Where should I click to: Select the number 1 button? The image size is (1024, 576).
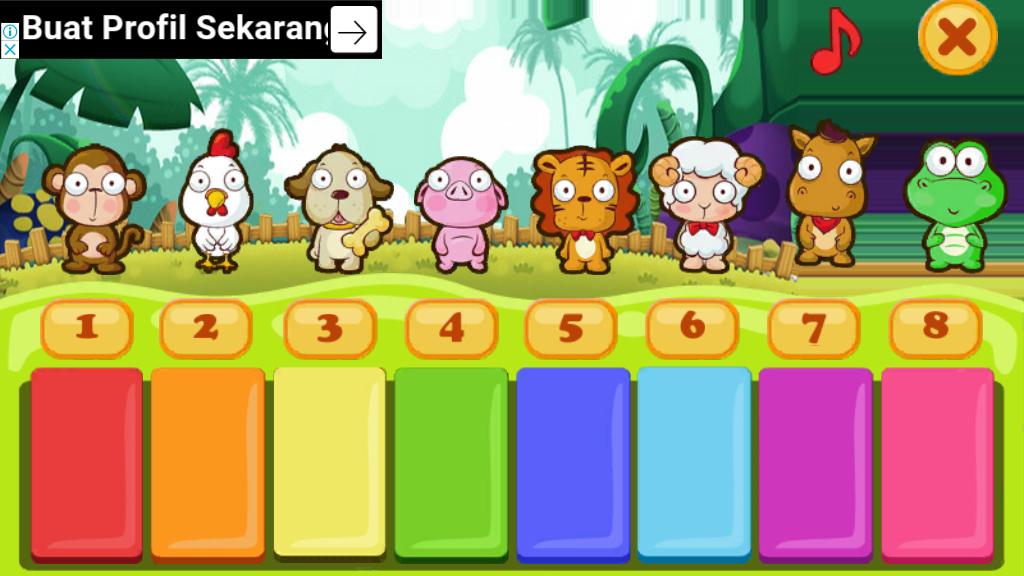87,328
